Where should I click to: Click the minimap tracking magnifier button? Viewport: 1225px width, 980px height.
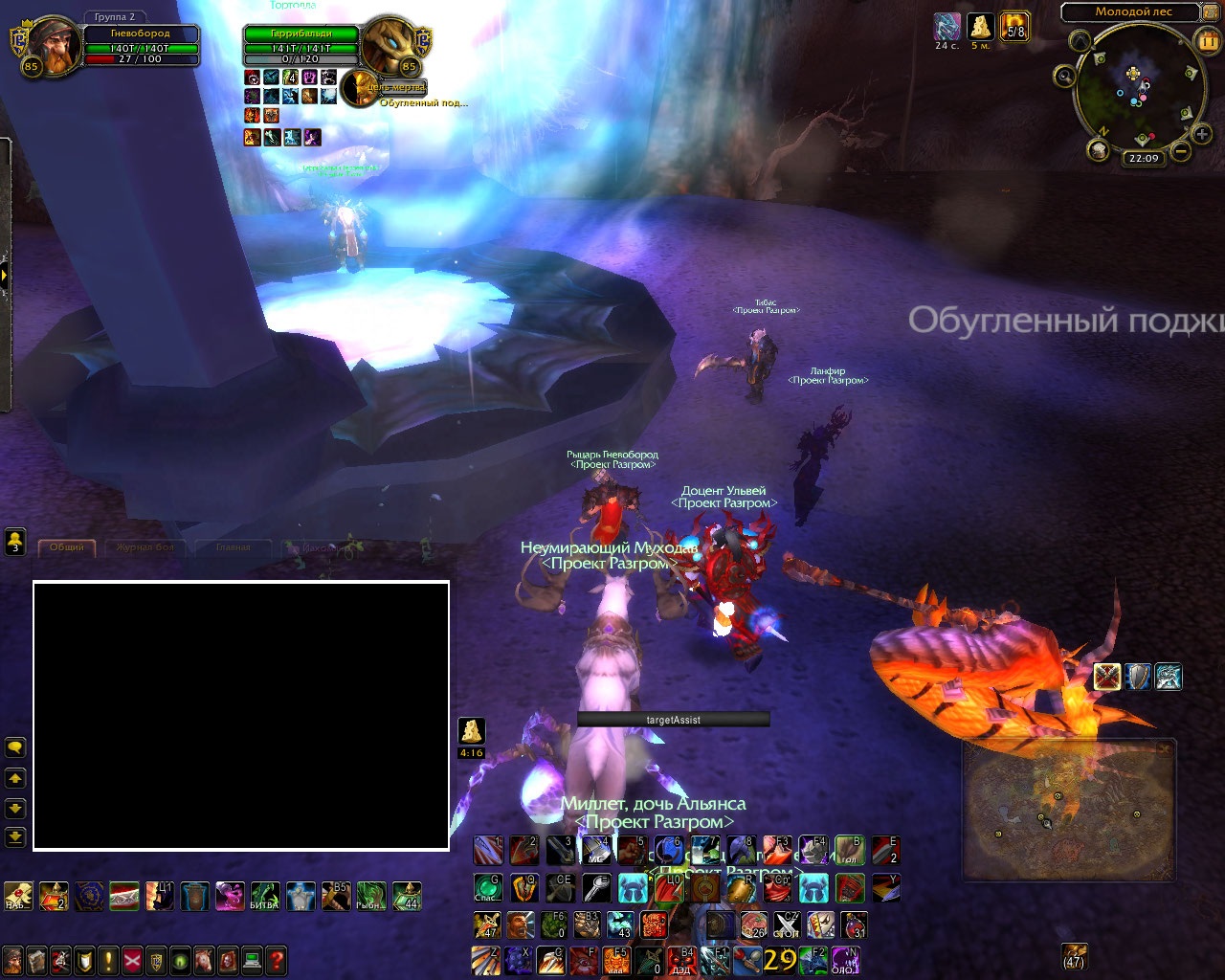point(1064,76)
